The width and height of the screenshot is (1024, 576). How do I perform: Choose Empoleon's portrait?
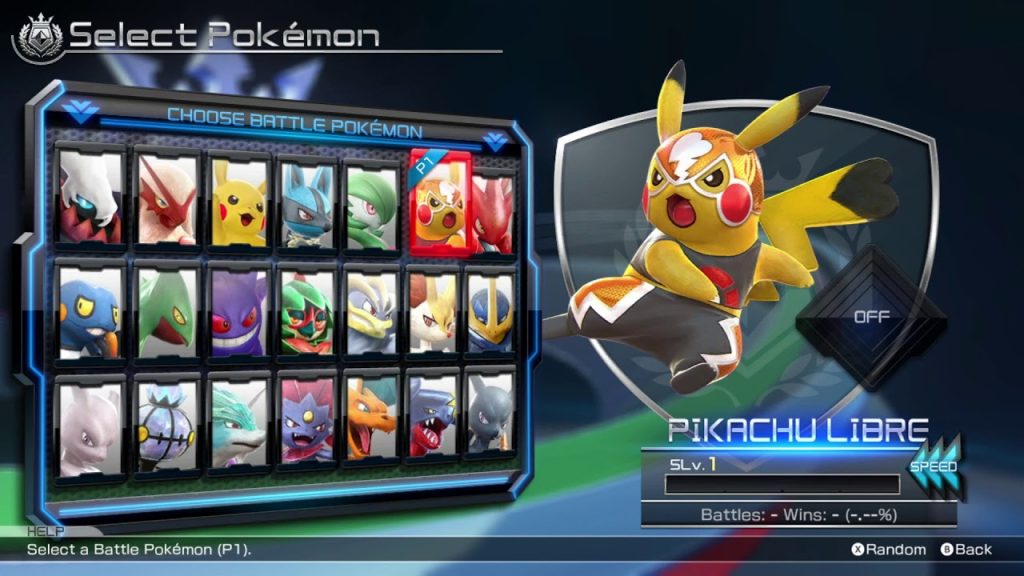(490, 313)
